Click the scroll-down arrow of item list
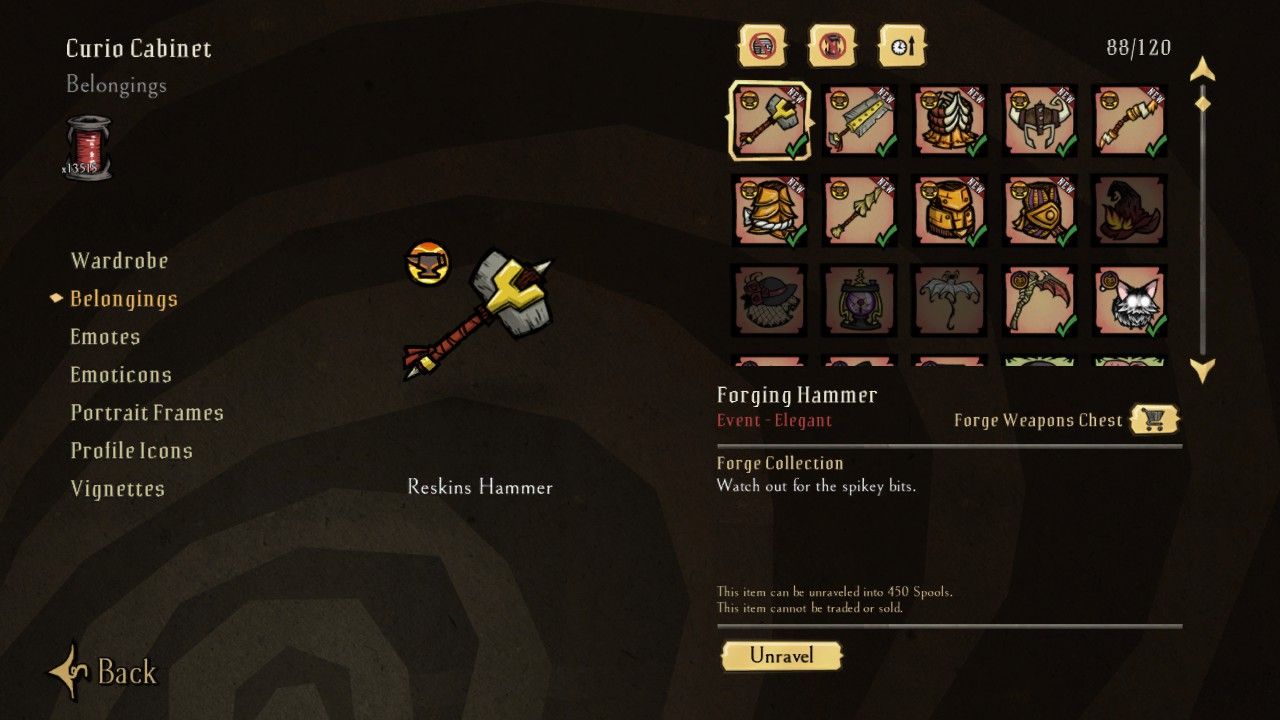Viewport: 1280px width, 720px height. click(x=1202, y=371)
